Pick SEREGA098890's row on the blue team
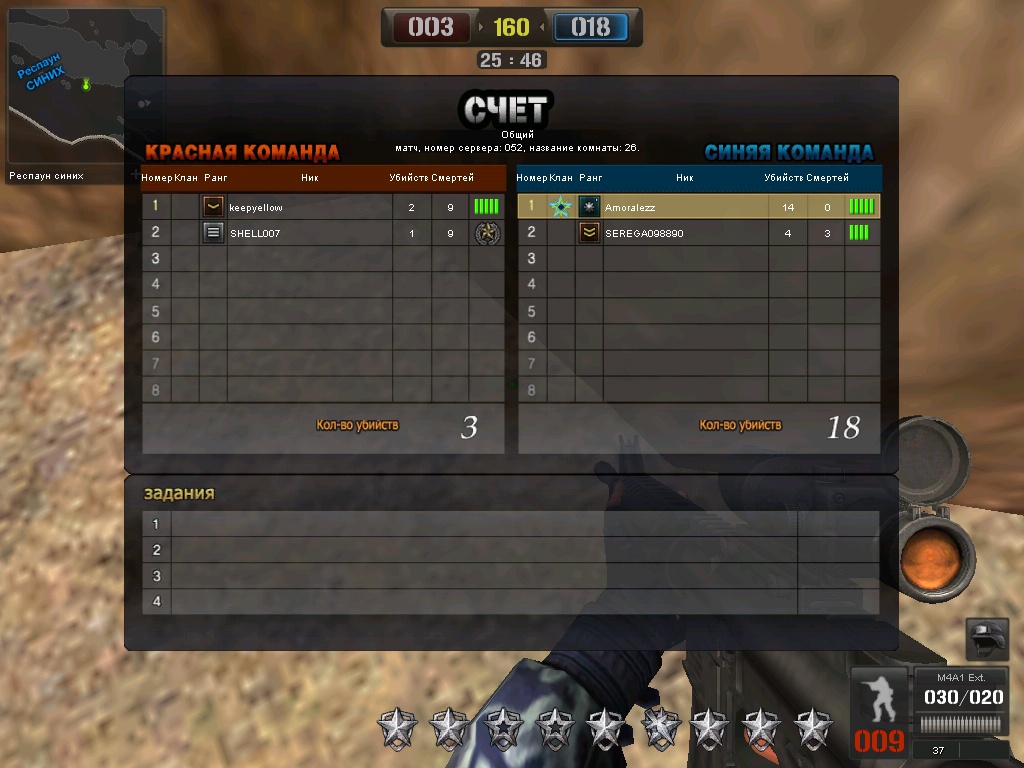1024x768 pixels. 698,233
